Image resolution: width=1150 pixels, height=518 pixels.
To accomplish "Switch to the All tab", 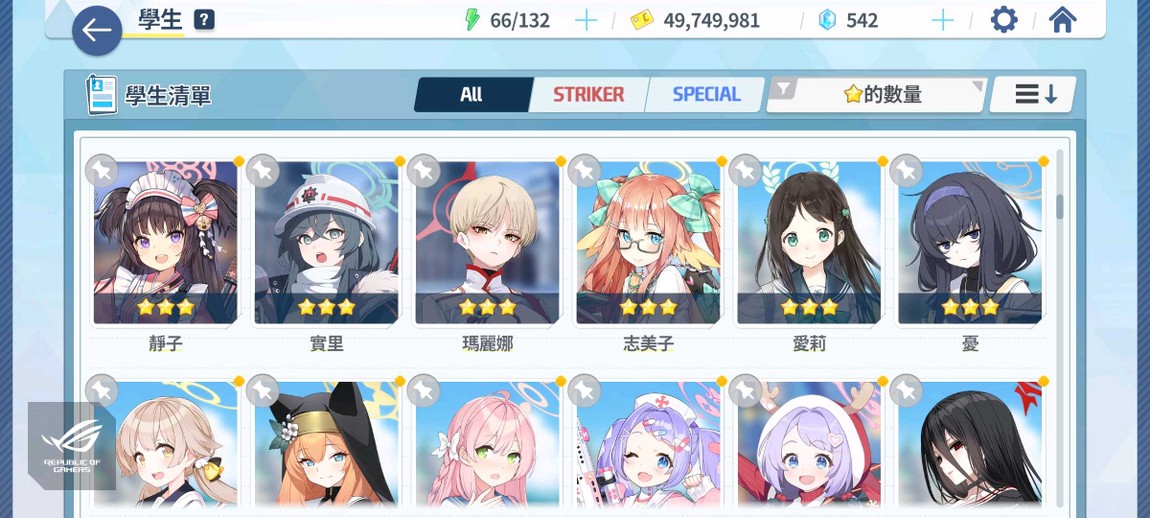I will [471, 95].
